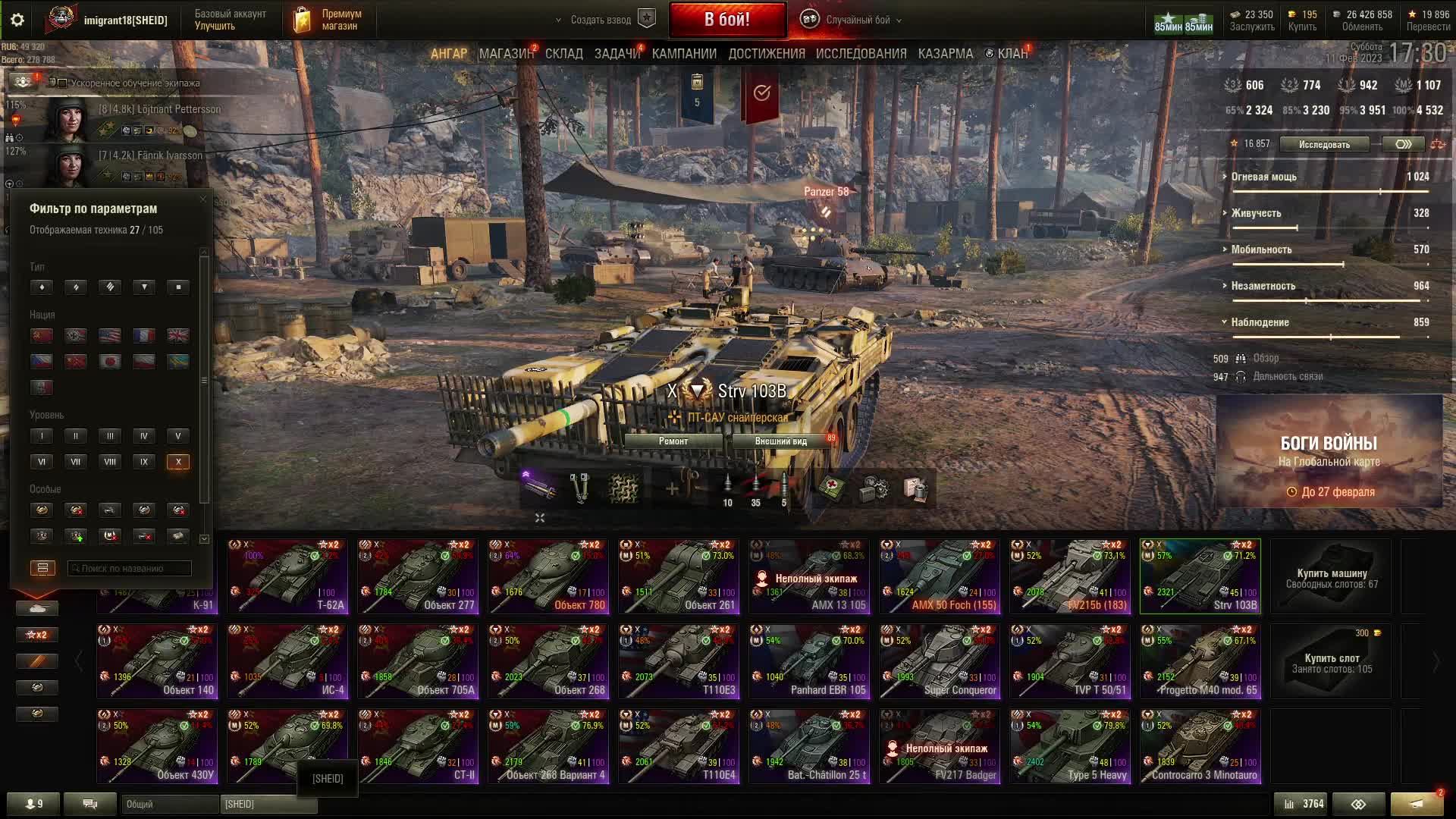Image resolution: width=1456 pixels, height=819 pixels.
Task: Click the Исследовать research button
Action: pyautogui.click(x=1324, y=144)
